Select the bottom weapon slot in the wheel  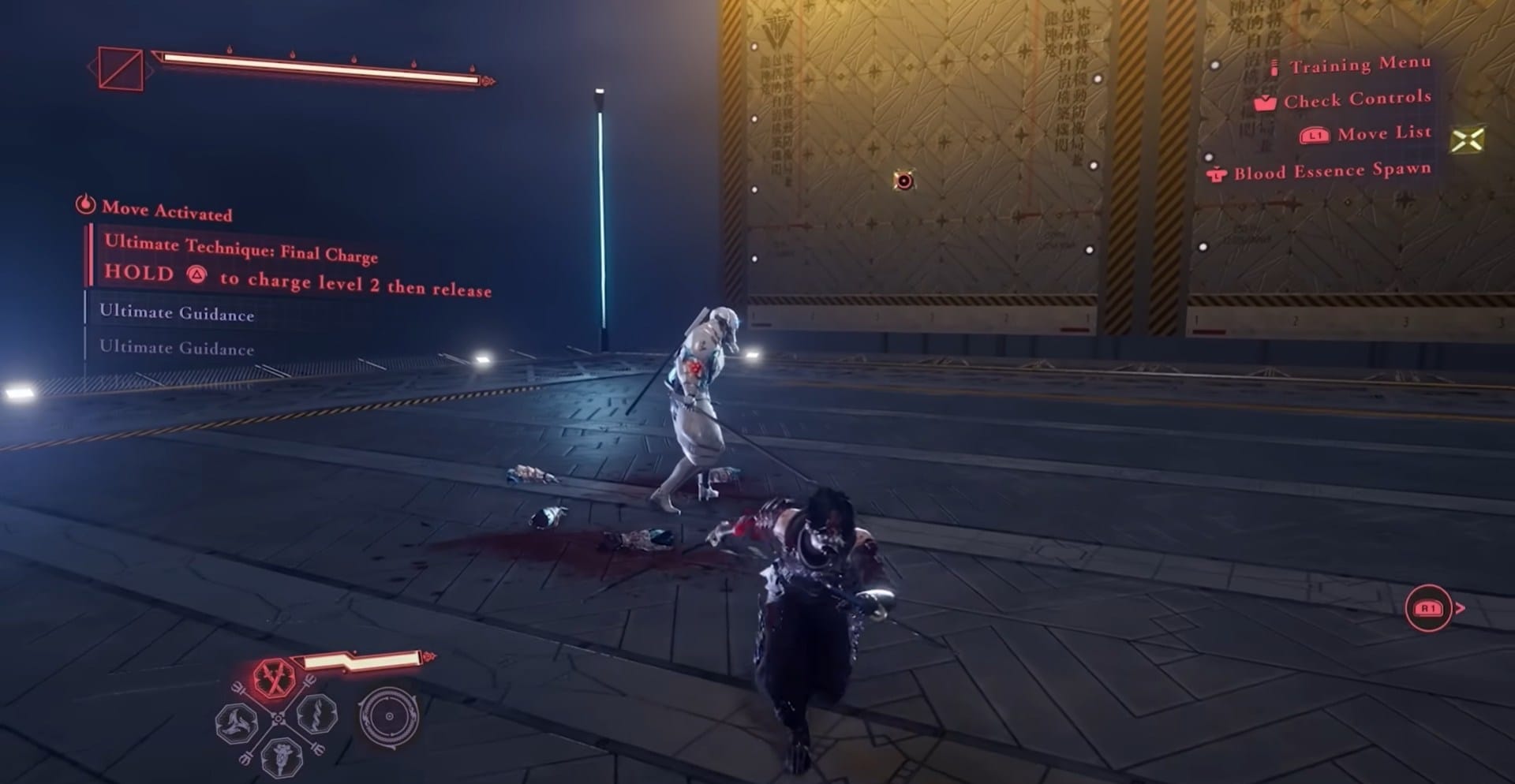pyautogui.click(x=281, y=756)
